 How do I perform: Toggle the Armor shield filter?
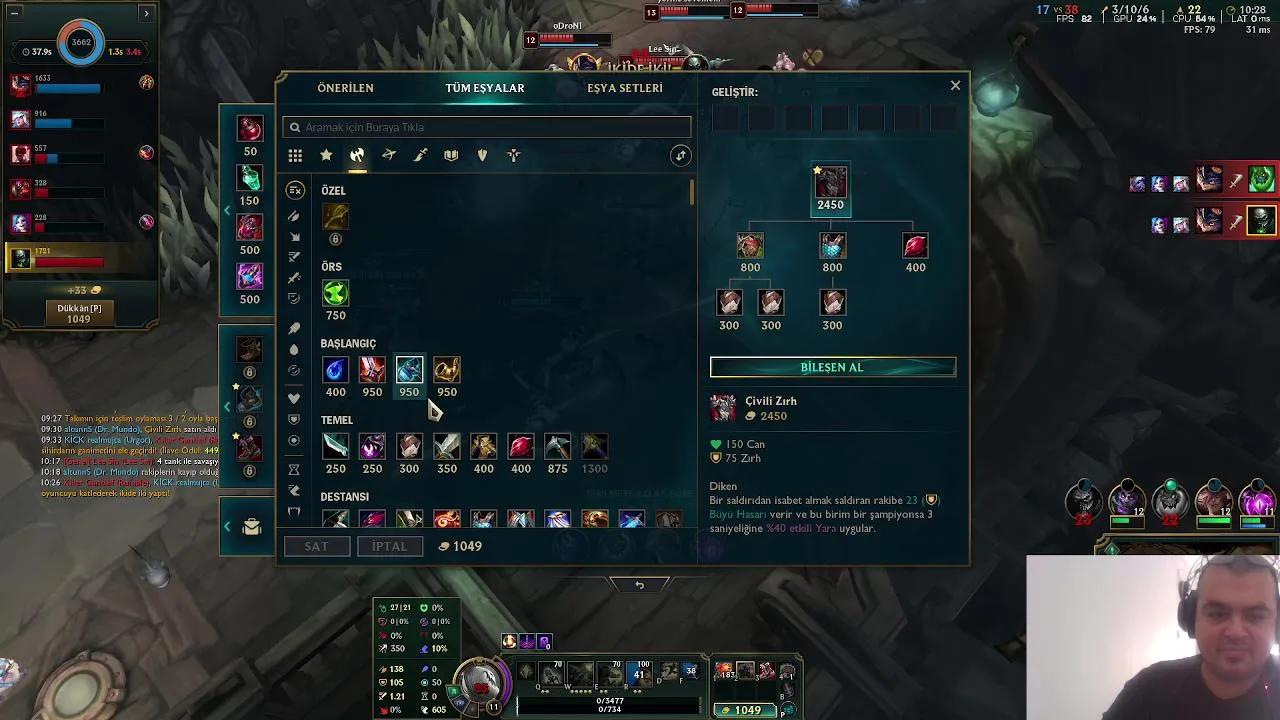point(294,421)
